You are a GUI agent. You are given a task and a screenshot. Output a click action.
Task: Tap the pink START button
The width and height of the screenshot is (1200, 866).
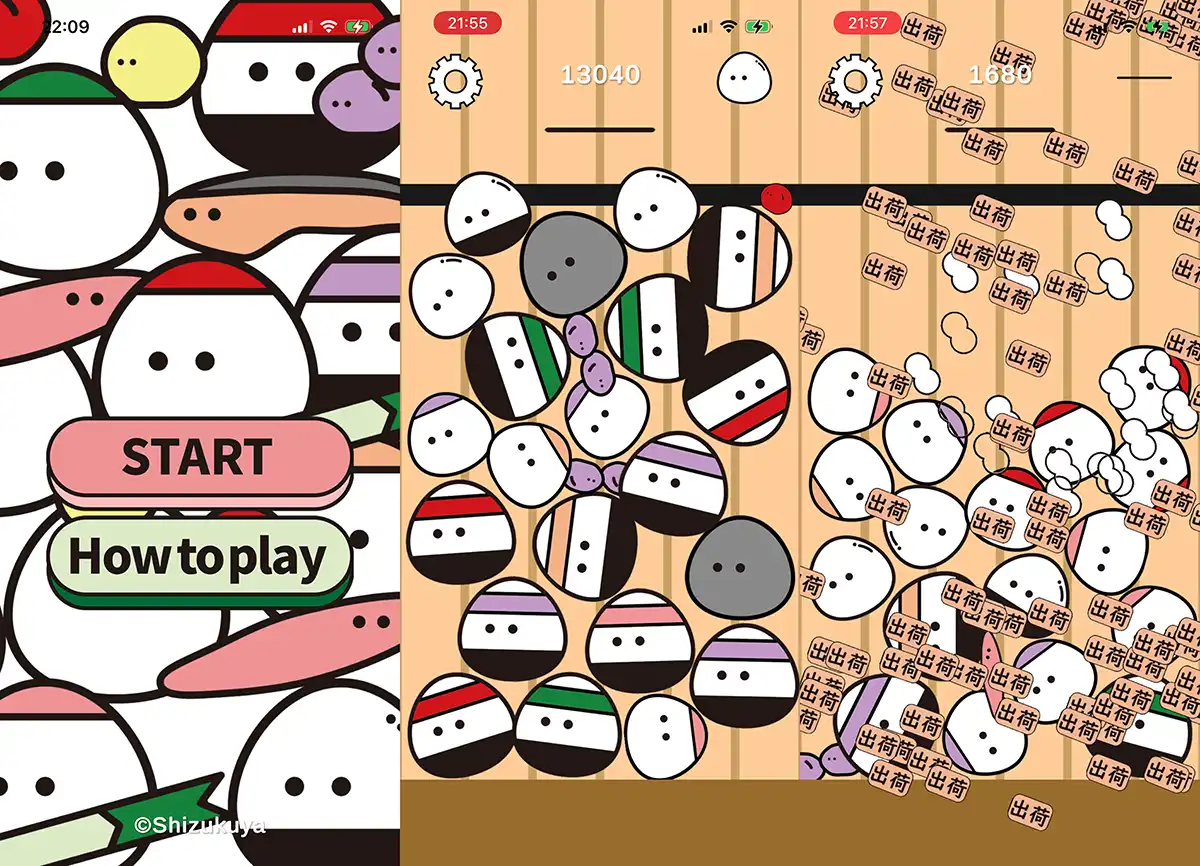199,458
